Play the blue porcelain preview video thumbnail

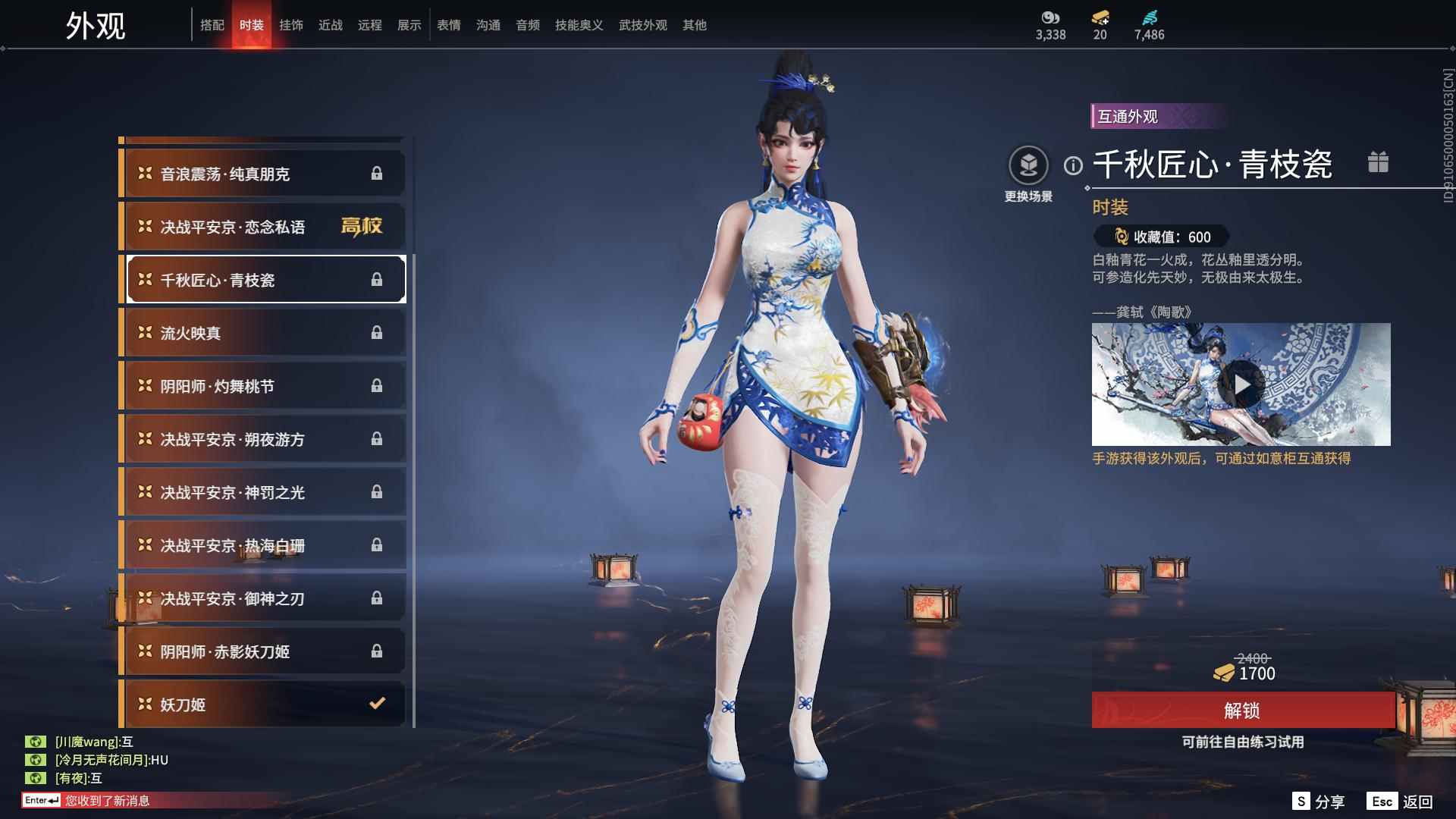(x=1242, y=384)
